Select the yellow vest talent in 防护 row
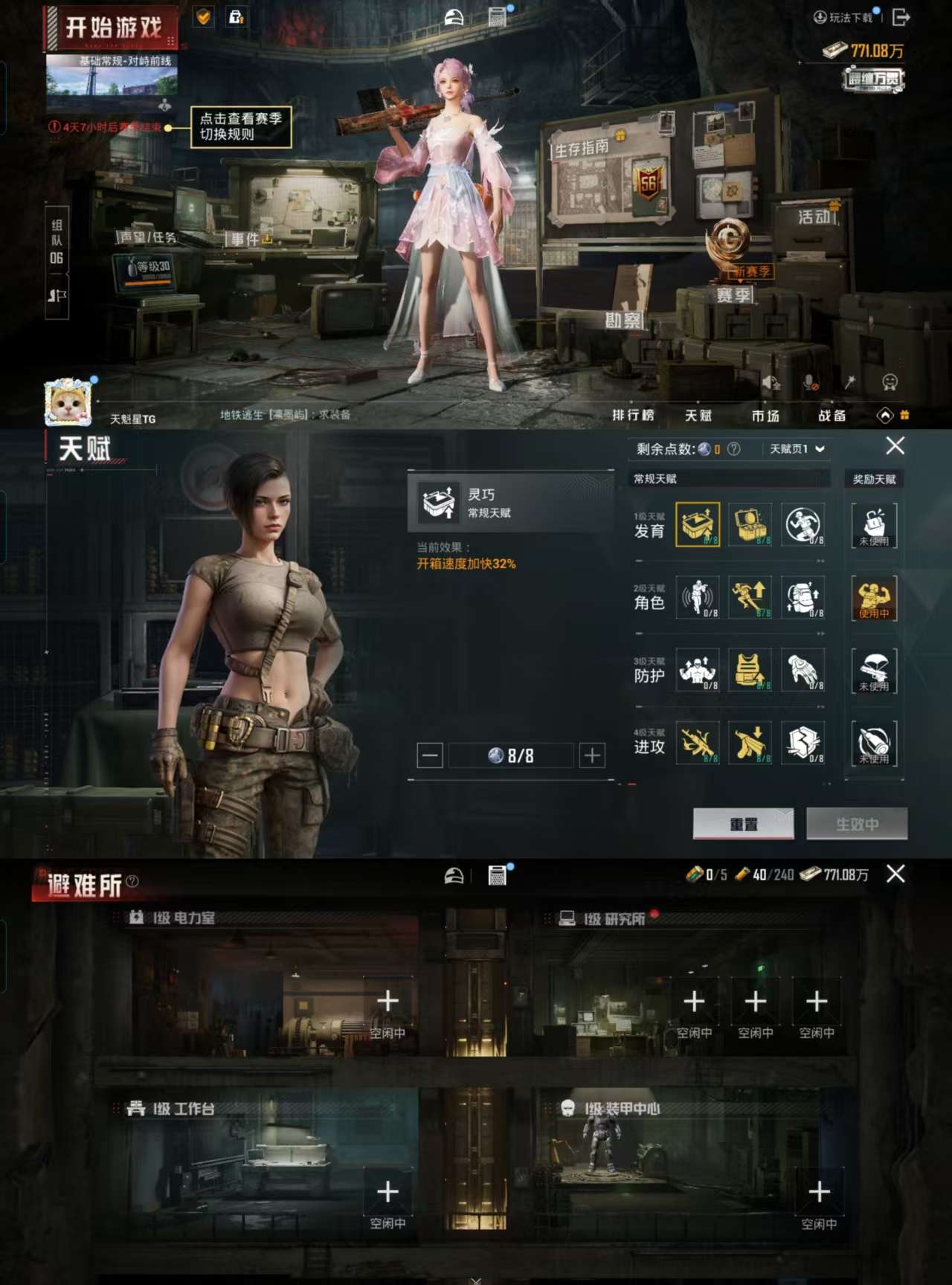Image resolution: width=952 pixels, height=1285 pixels. tap(751, 672)
